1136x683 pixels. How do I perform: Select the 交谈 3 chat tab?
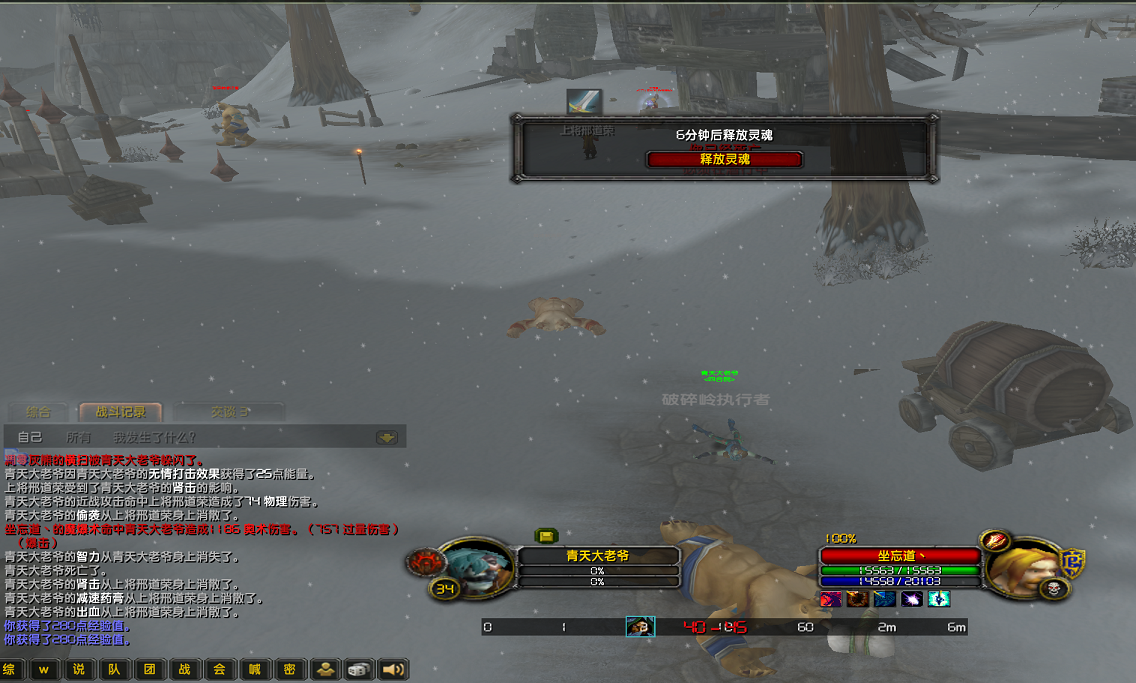coord(229,411)
